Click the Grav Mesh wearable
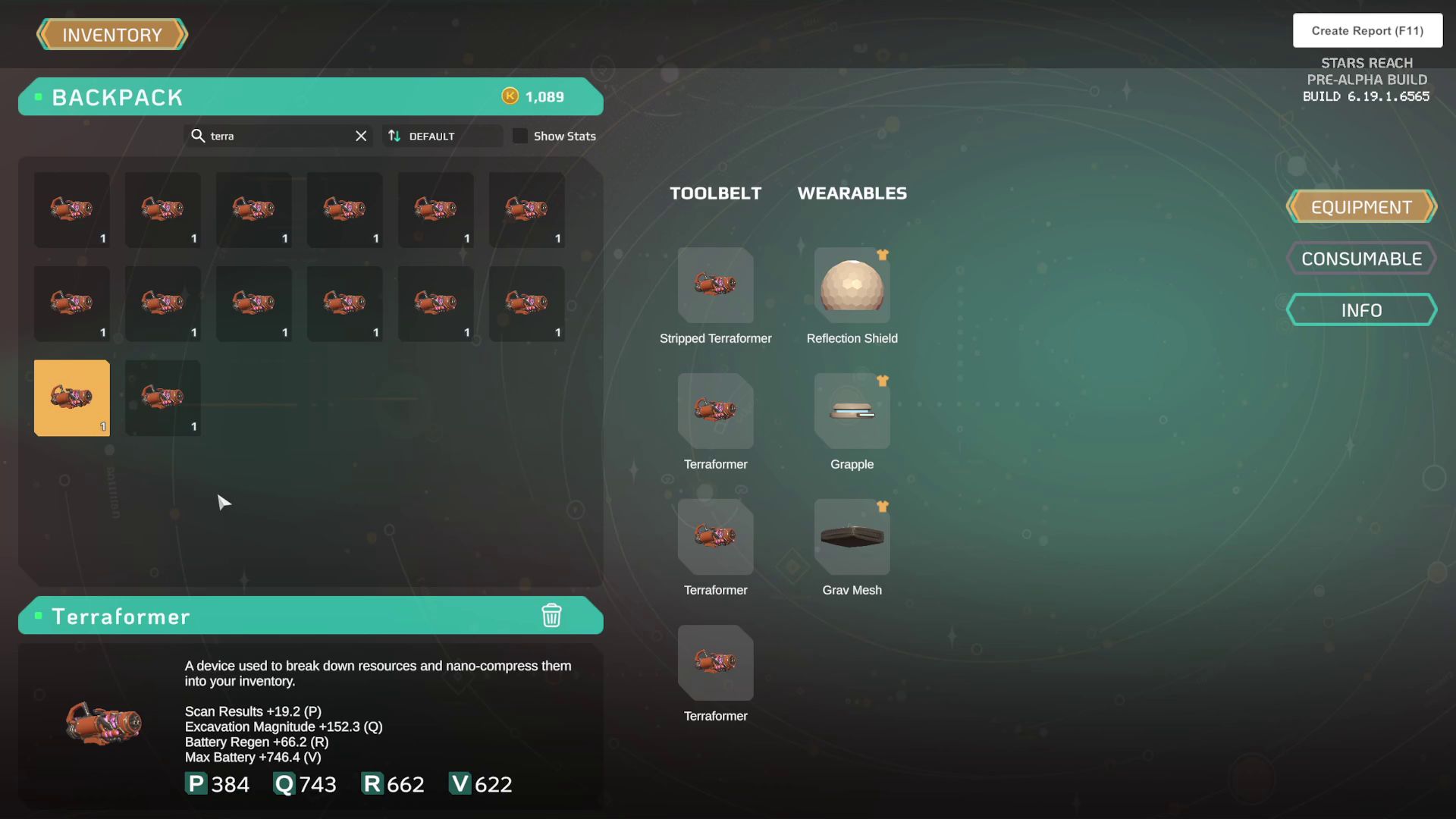1456x819 pixels. click(852, 537)
